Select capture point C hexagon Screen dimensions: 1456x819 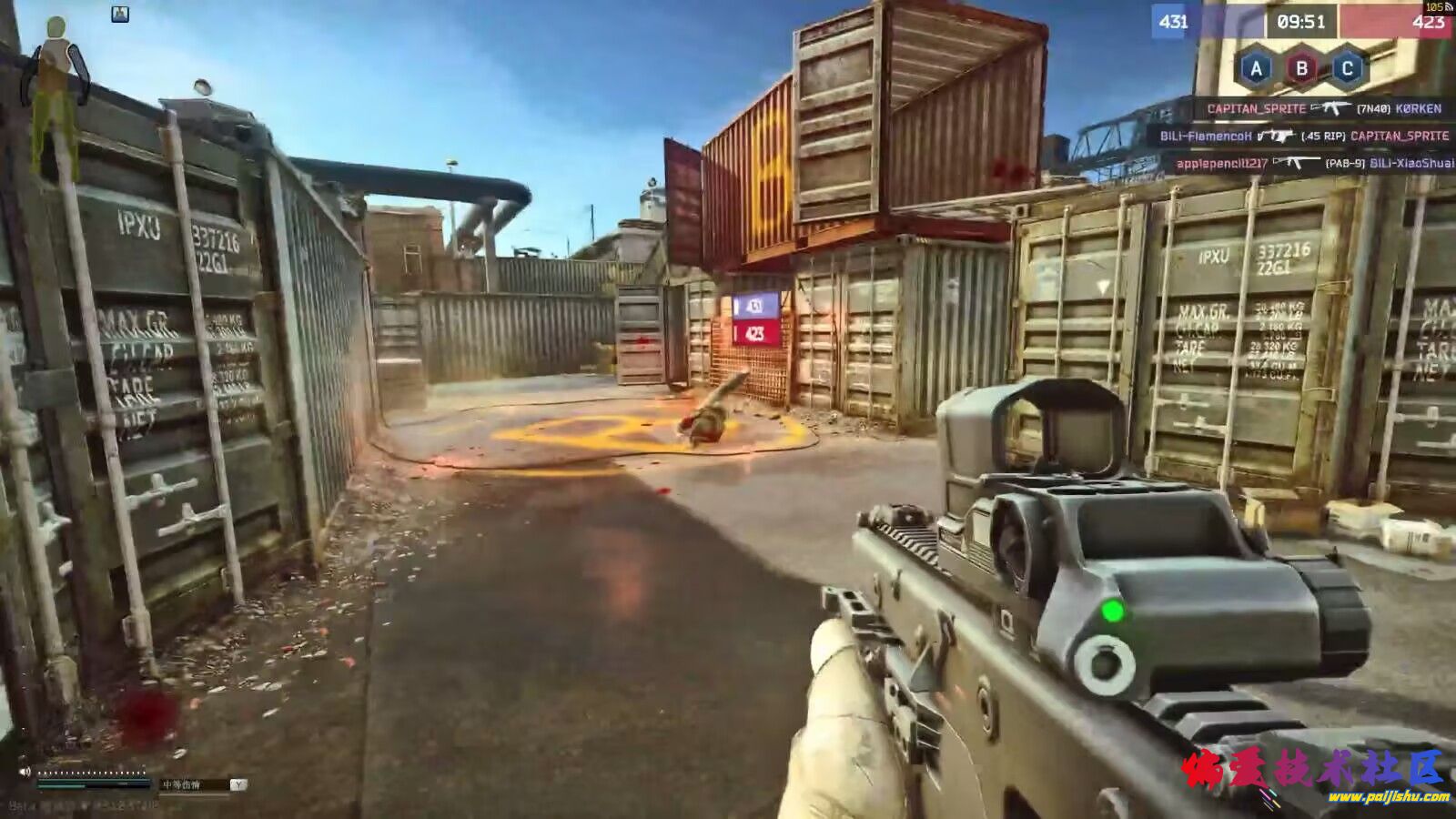click(x=1348, y=68)
